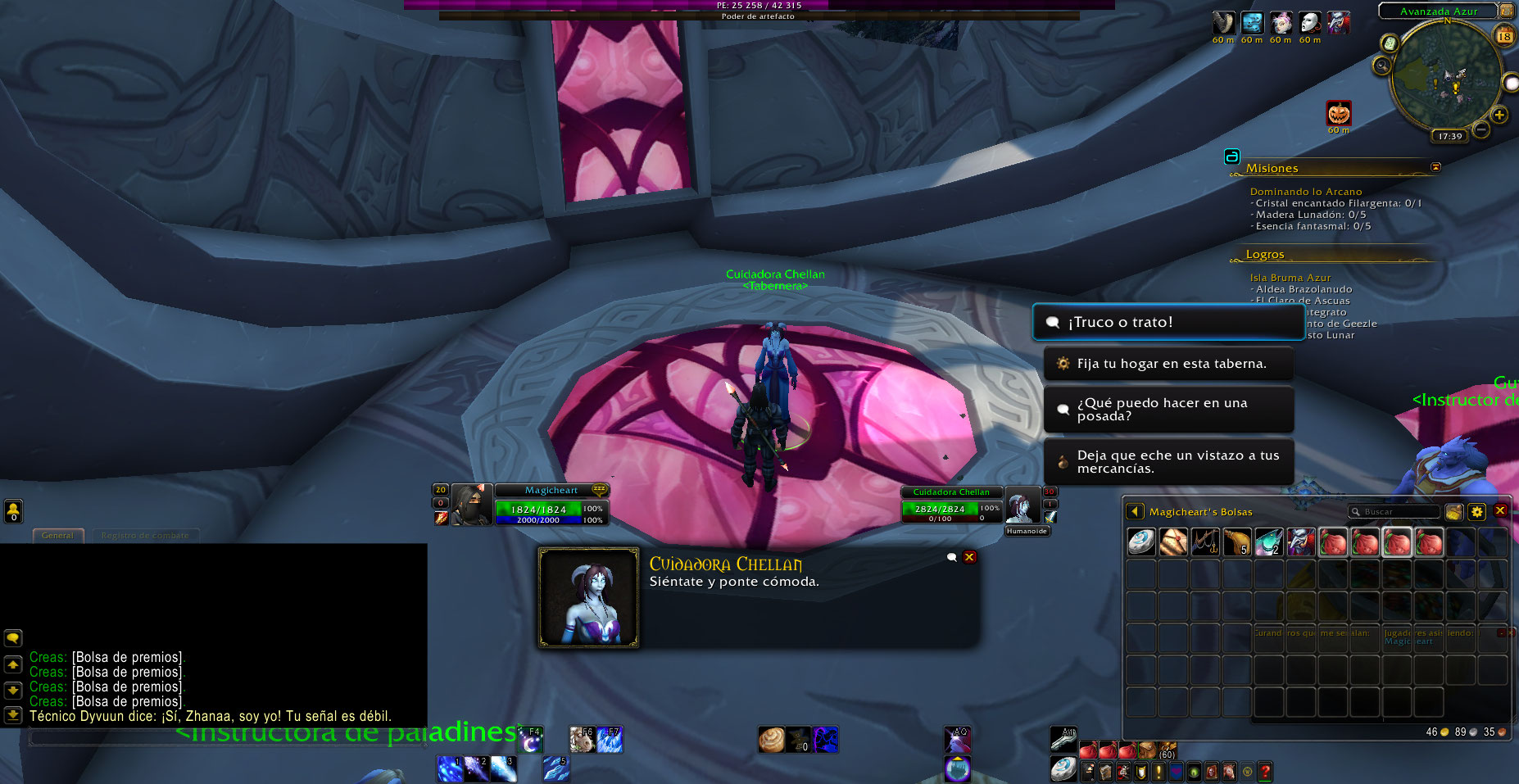The height and width of the screenshot is (784, 1519).
Task: Click the bag sort broom button
Action: (x=1454, y=512)
